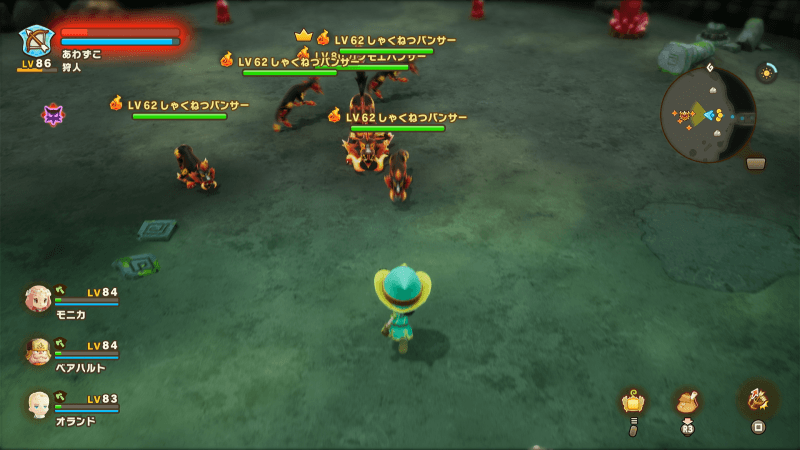Select party member ベアハルト's portrait
800x450 pixels.
click(x=38, y=350)
